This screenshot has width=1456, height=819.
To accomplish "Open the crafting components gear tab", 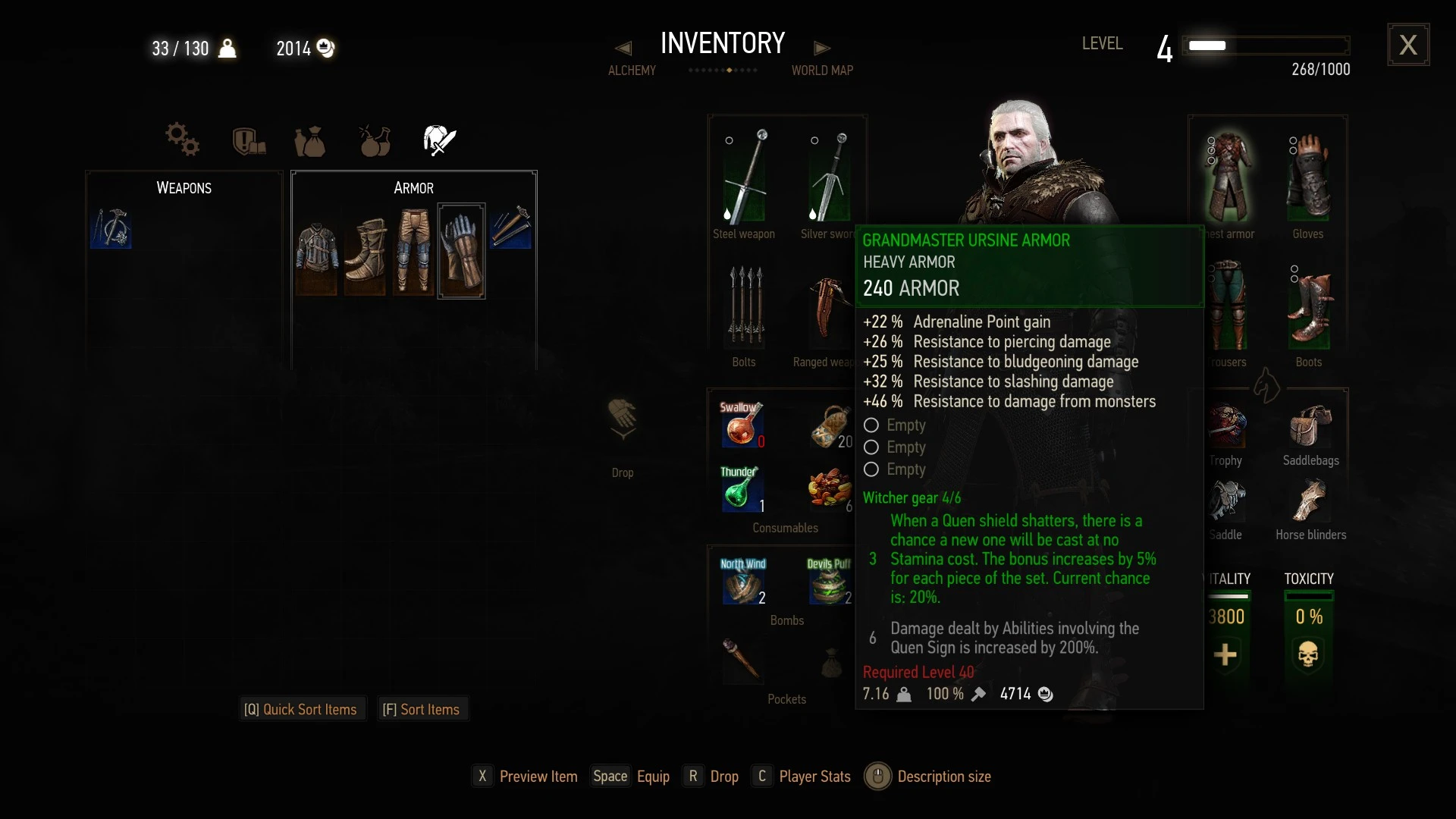I will click(x=182, y=140).
